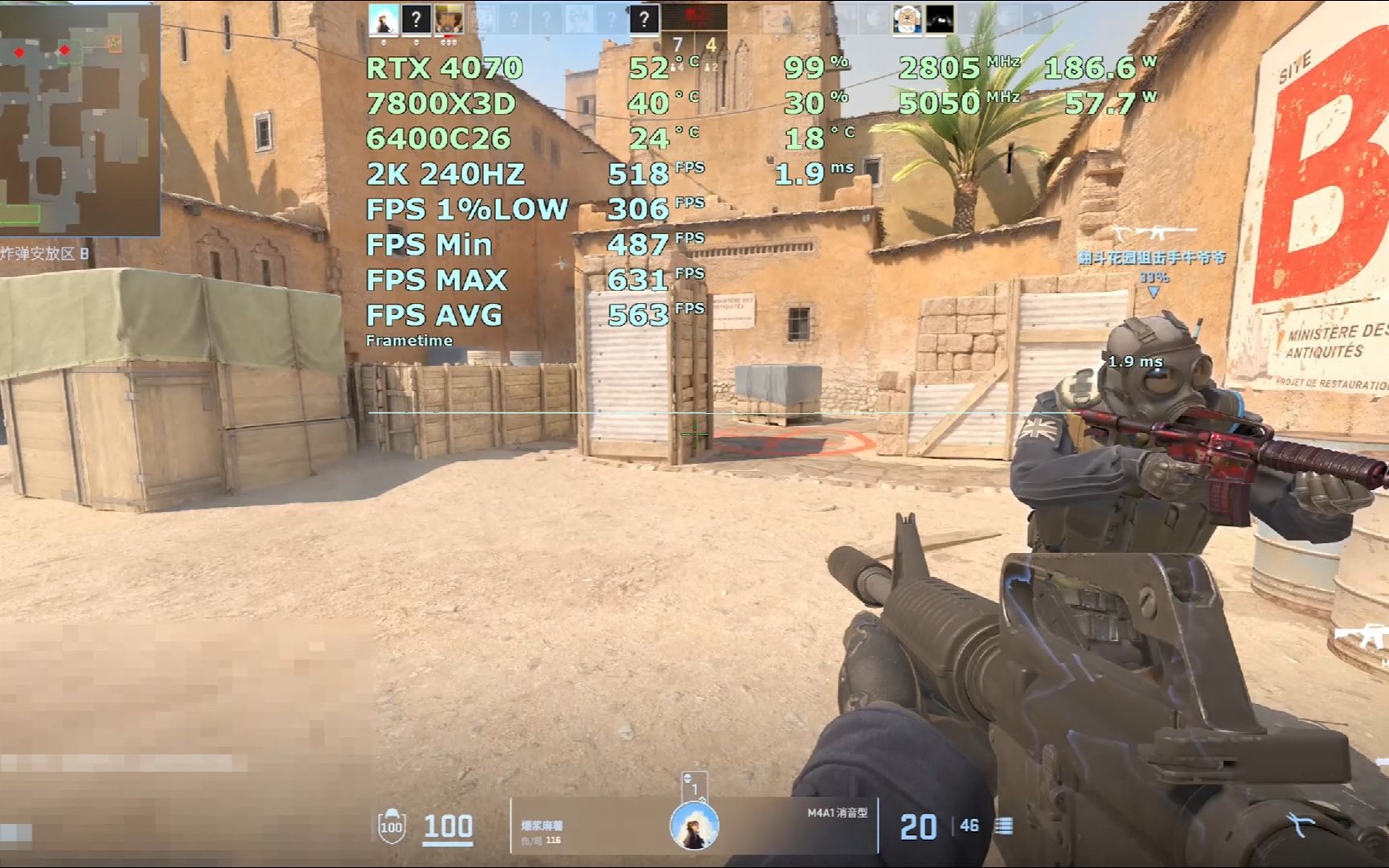Image resolution: width=1389 pixels, height=868 pixels.
Task: Select the anime girl player avatar
Action: pos(383,19)
